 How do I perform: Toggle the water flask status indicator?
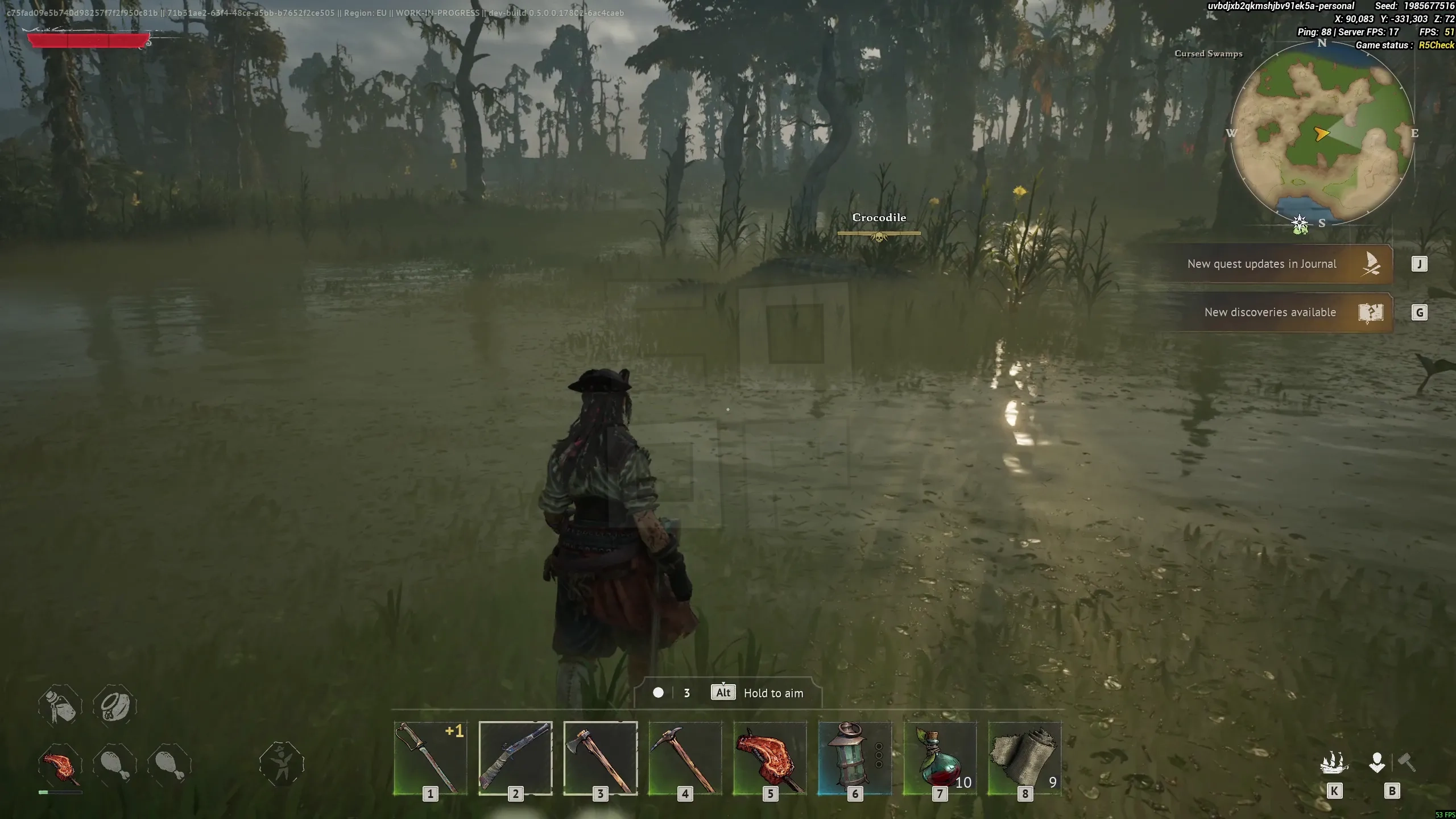pos(60,705)
